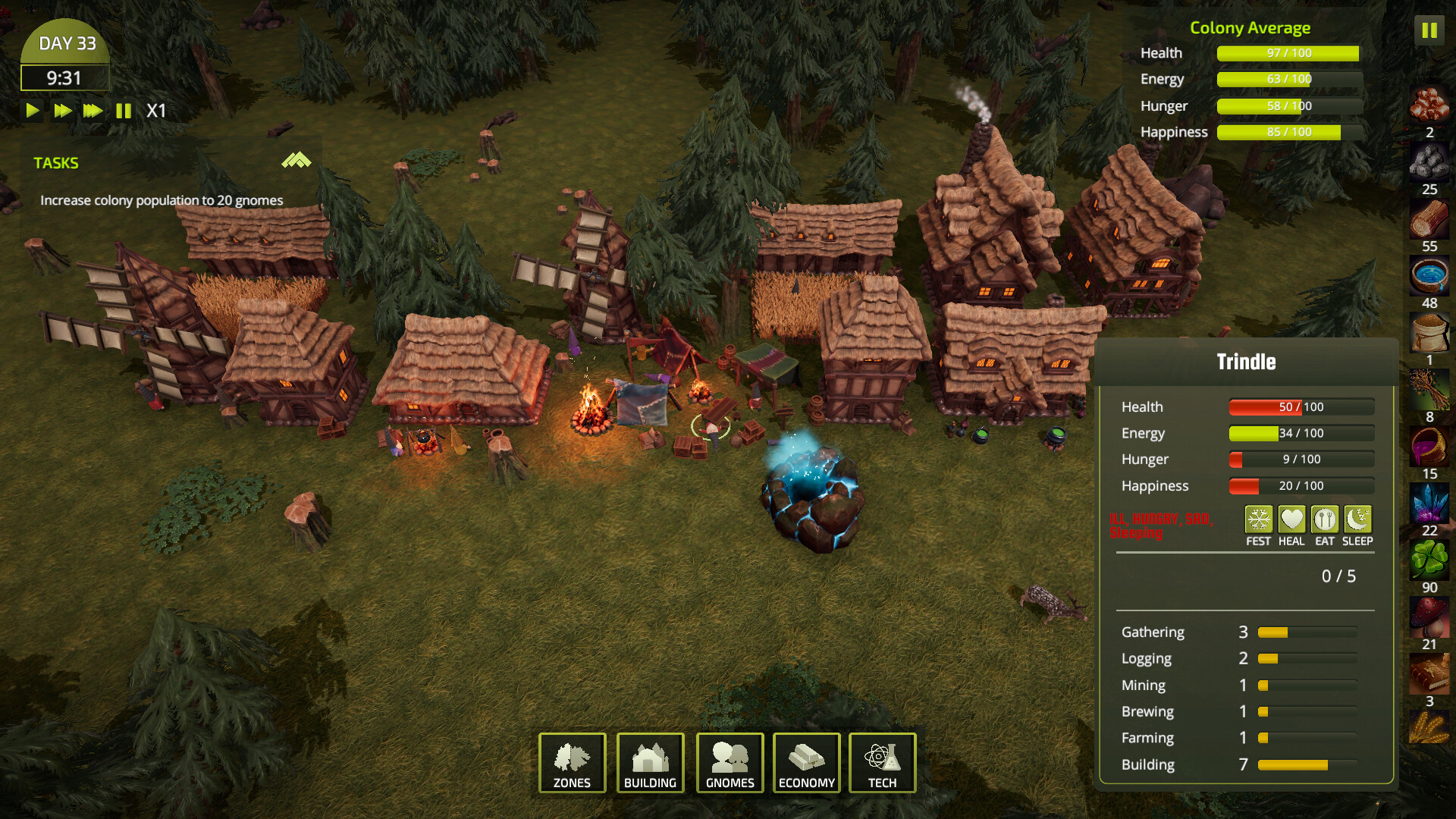This screenshot has height=819, width=1456.
Task: Open the ZONES panel
Action: click(x=571, y=763)
